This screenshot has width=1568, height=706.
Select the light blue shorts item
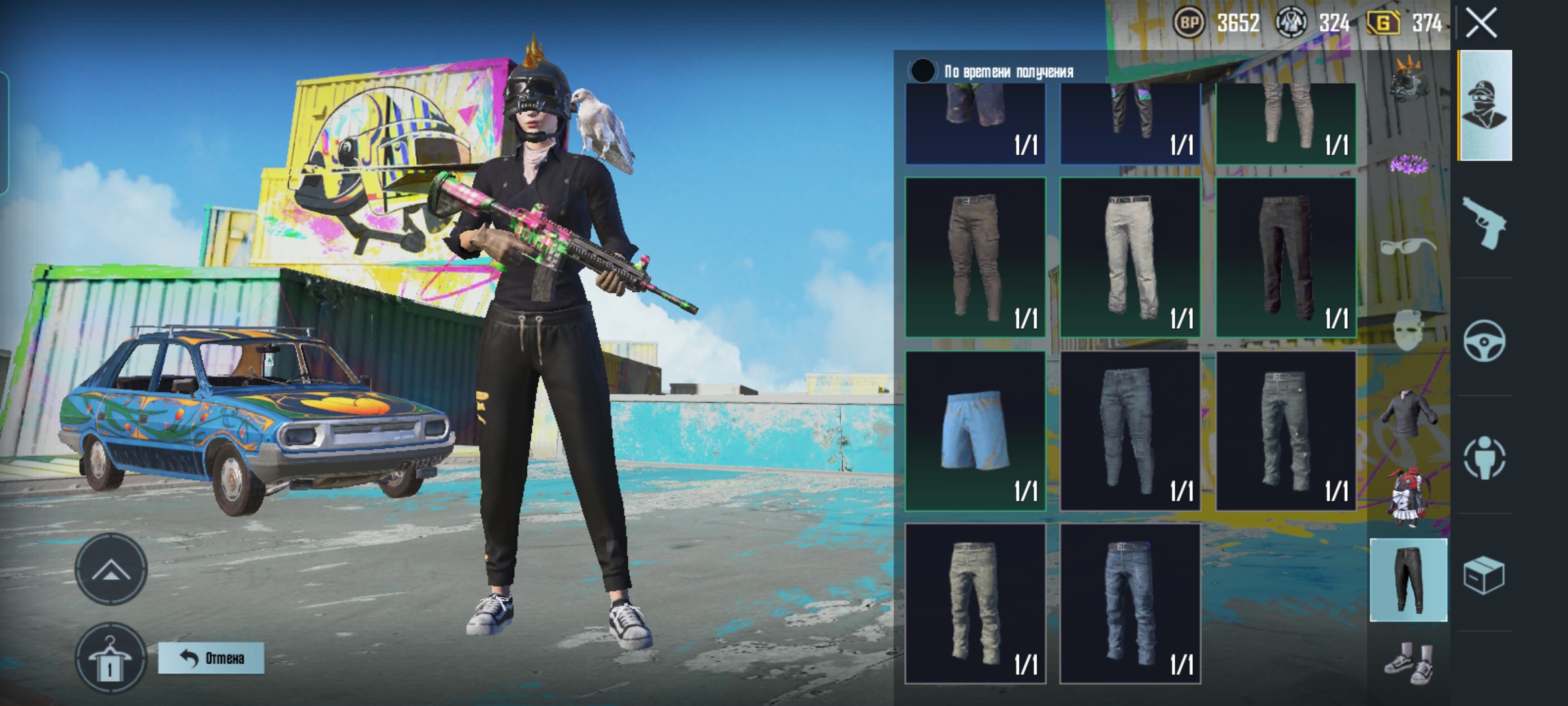click(975, 431)
